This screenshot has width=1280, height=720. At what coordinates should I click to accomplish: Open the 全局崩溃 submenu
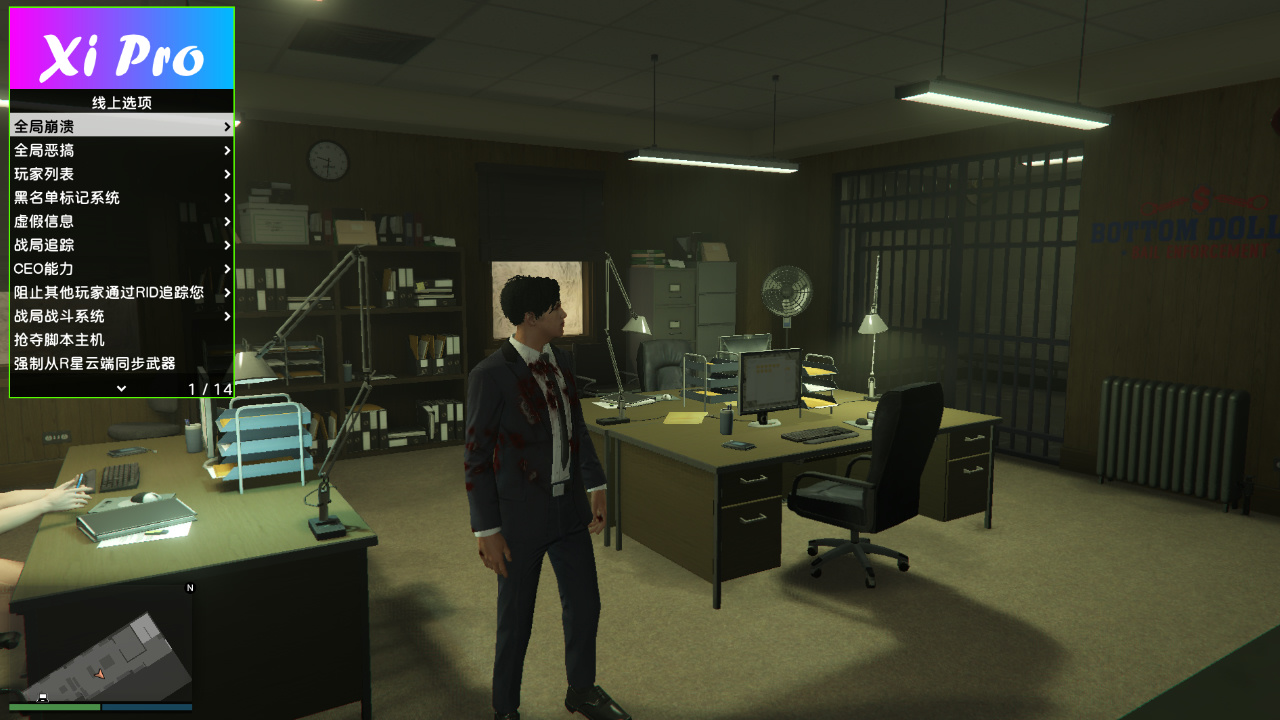pyautogui.click(x=121, y=127)
